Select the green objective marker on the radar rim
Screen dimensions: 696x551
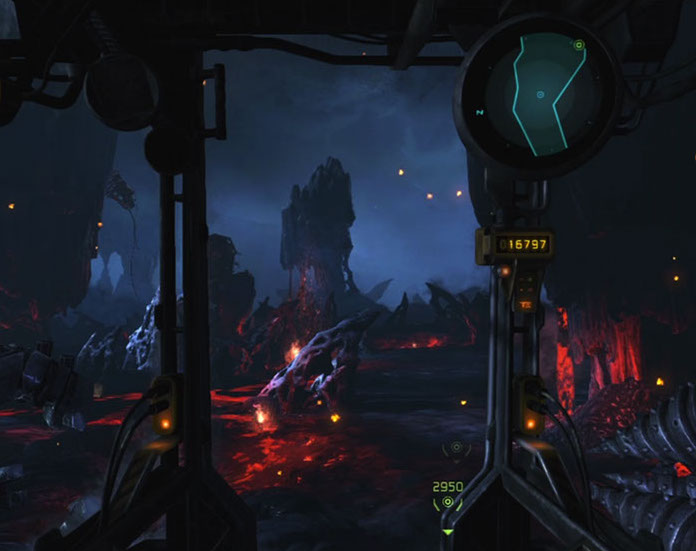(578, 45)
